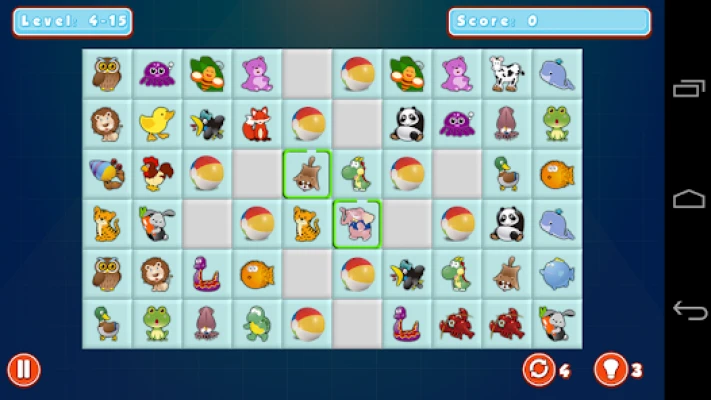
Task: Tap the green-highlighted squirrel tile
Action: click(x=307, y=174)
